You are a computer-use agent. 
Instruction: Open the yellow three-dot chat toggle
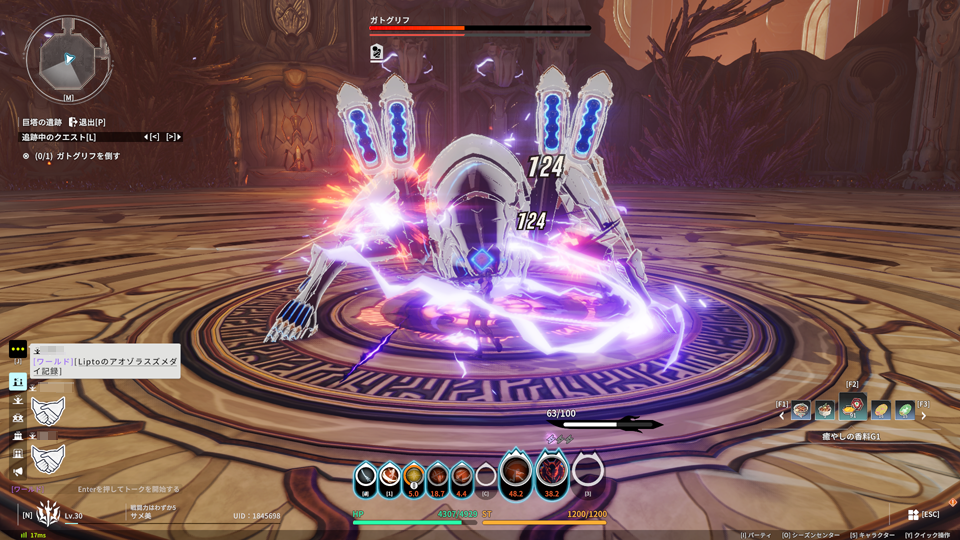(x=18, y=350)
